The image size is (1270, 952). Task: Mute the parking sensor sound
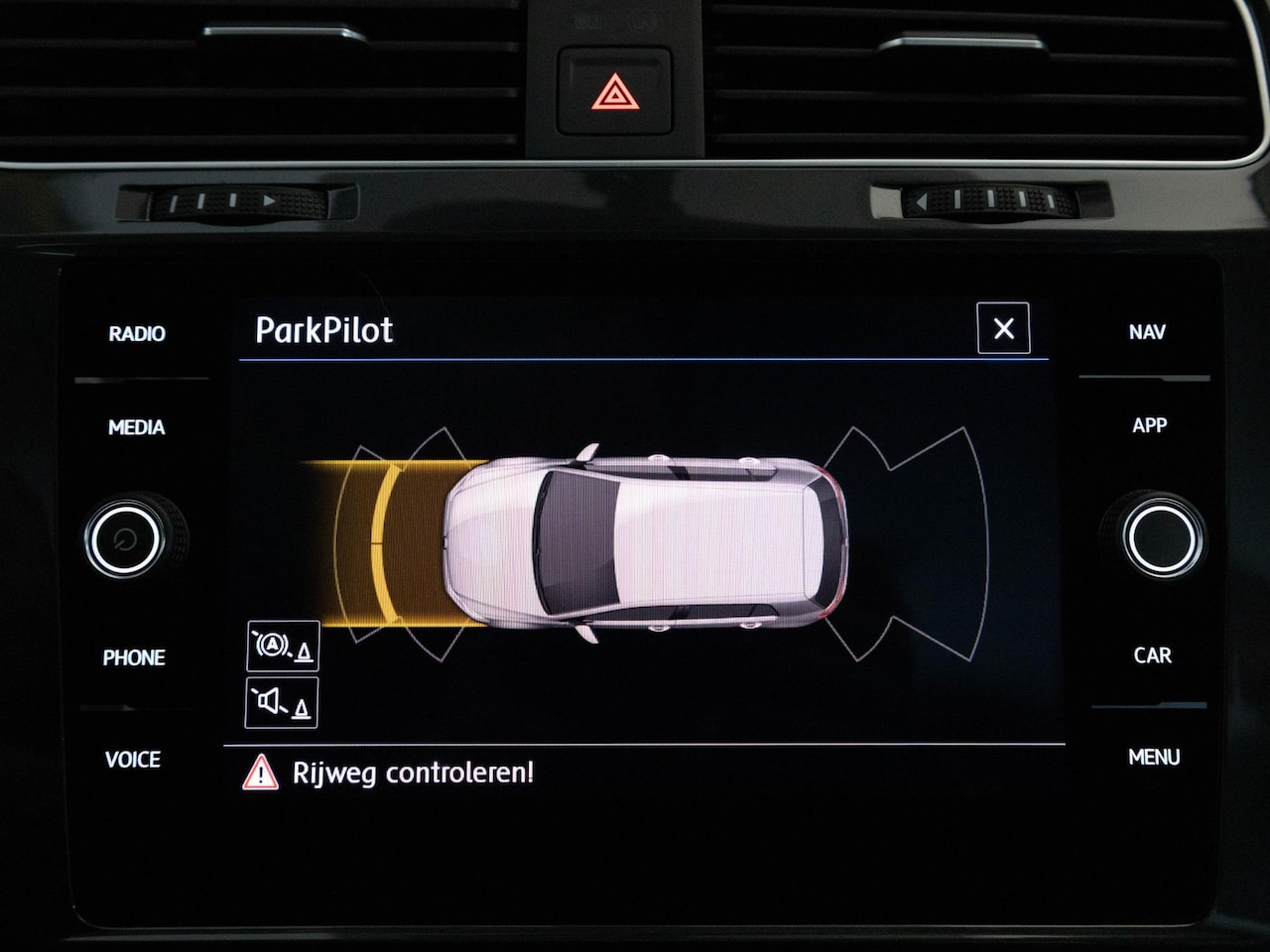click(282, 703)
